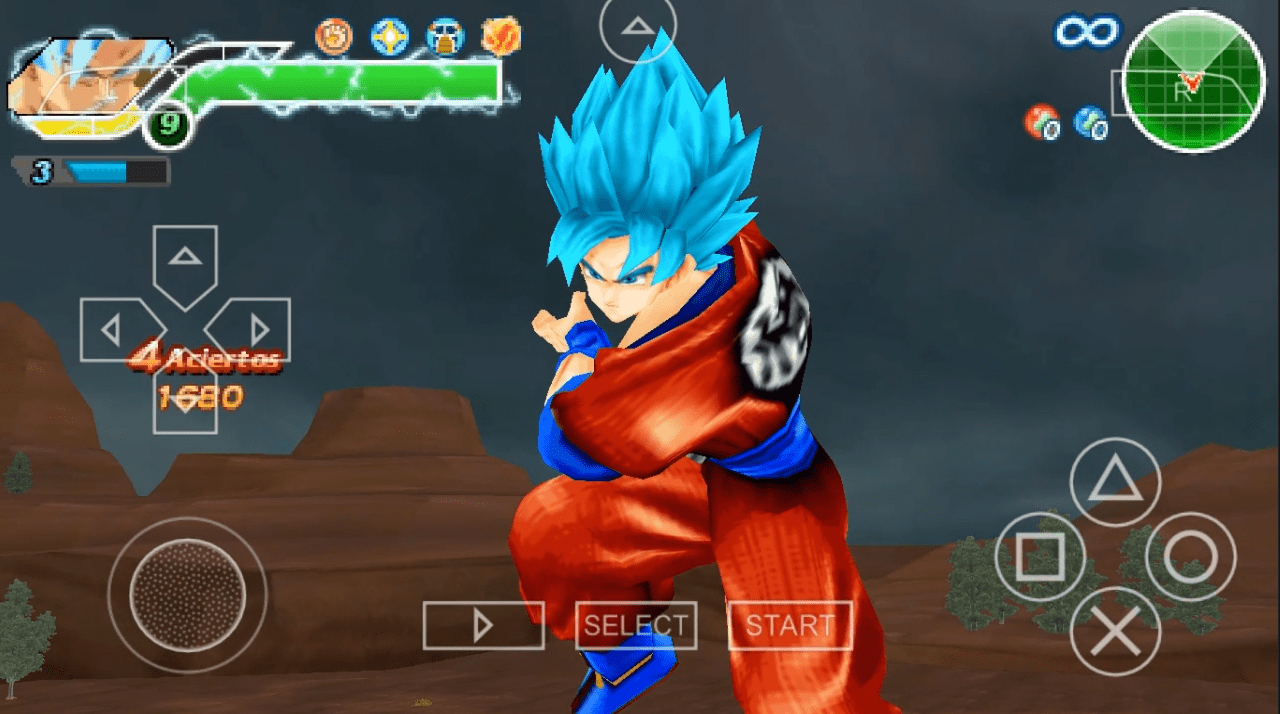Toggle the fast-forward arrow button

[483, 625]
